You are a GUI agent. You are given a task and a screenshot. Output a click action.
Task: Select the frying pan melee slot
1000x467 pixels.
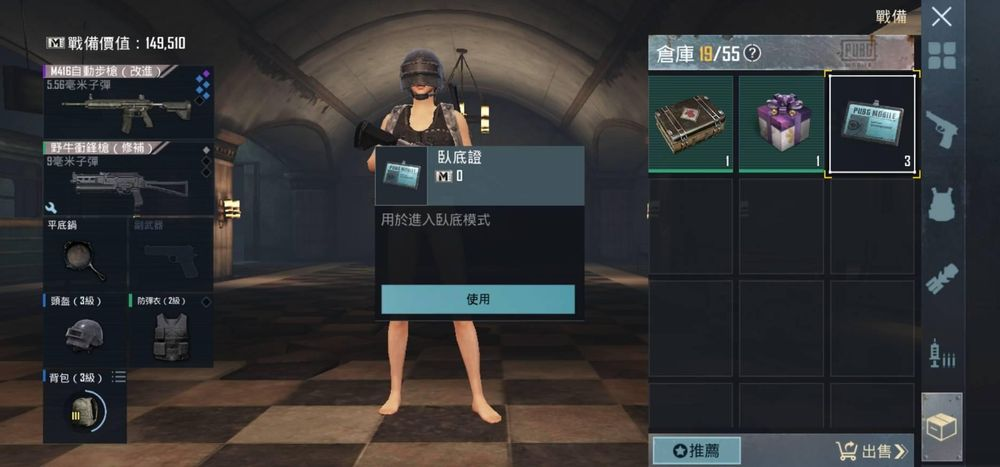(85, 254)
